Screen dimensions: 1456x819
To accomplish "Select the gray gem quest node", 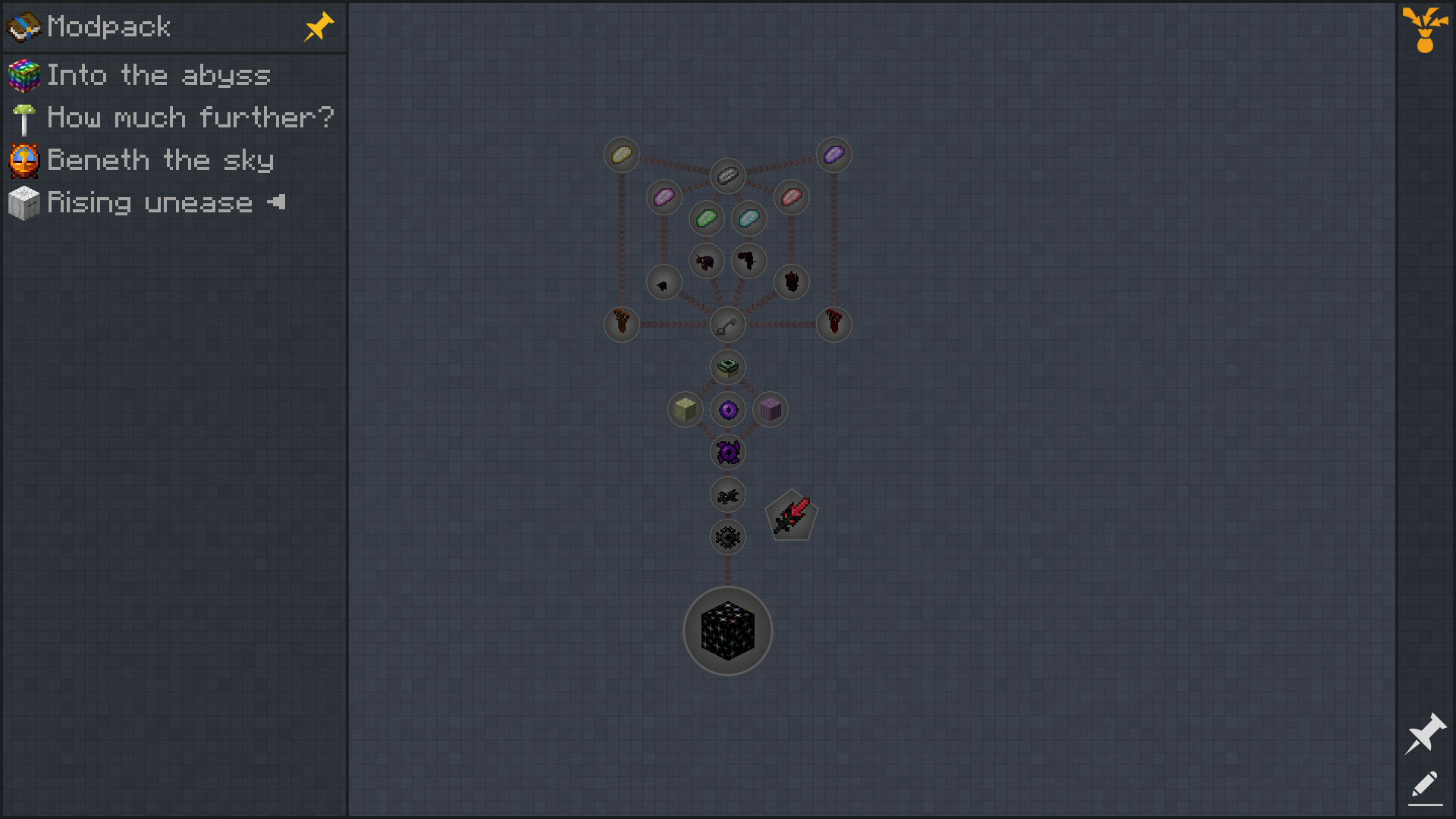I will click(728, 176).
